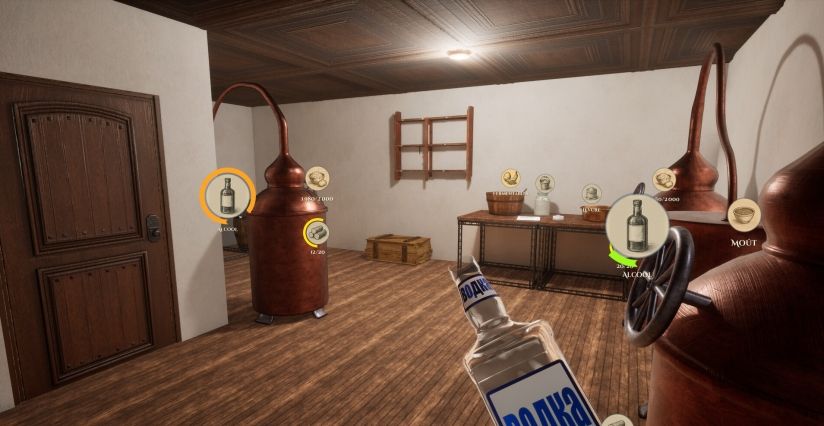824x426 pixels.
Task: Open the yellow fermenter icon above the barrel
Action: 510,178
